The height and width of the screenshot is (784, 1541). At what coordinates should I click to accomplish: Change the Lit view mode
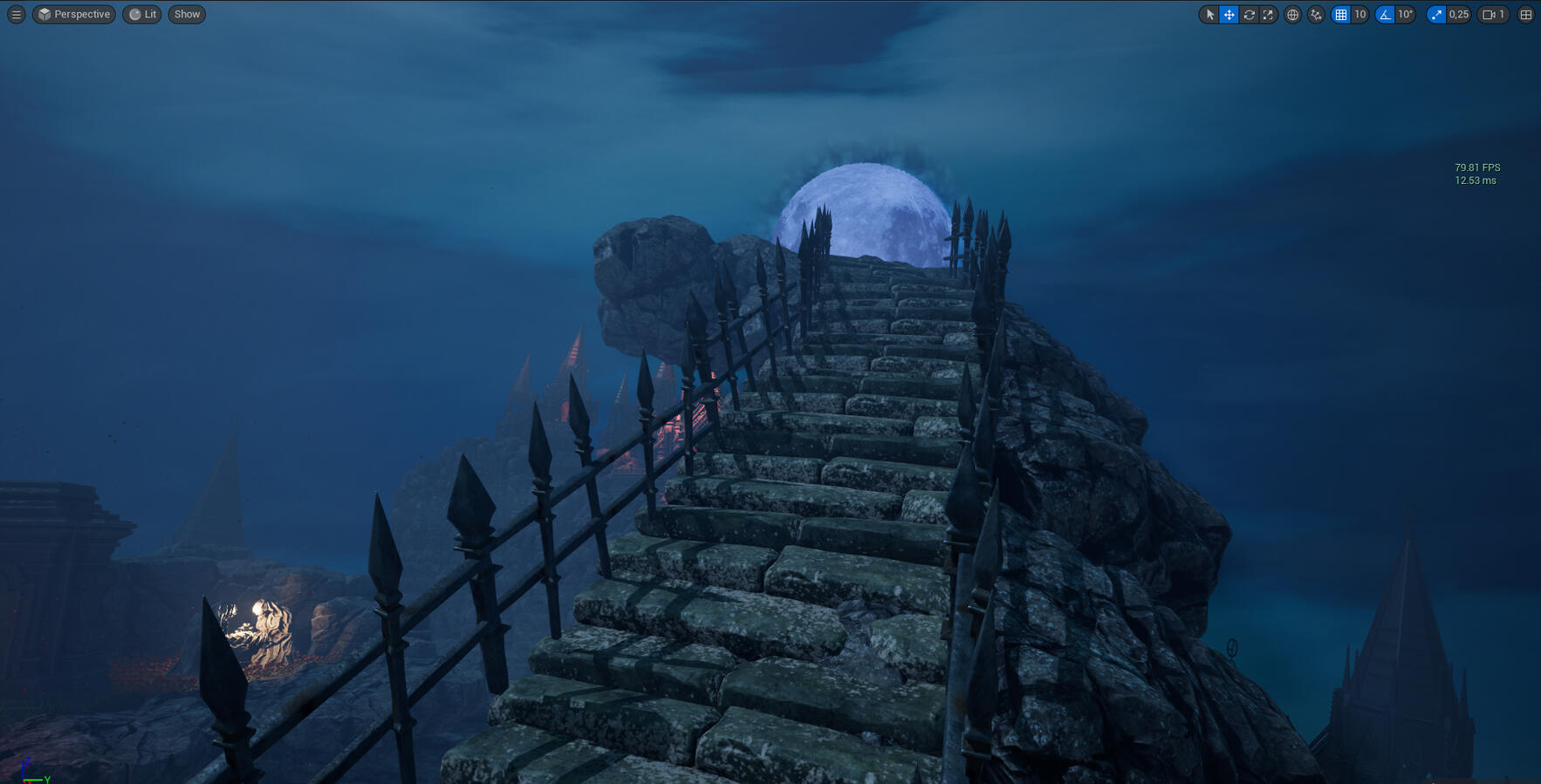click(142, 14)
